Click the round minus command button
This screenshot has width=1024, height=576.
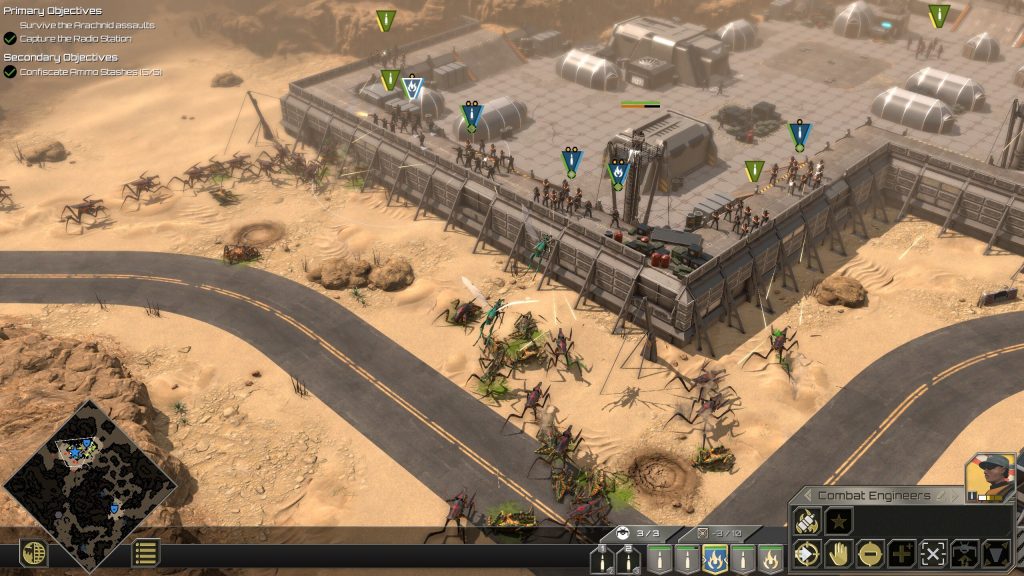(870, 553)
